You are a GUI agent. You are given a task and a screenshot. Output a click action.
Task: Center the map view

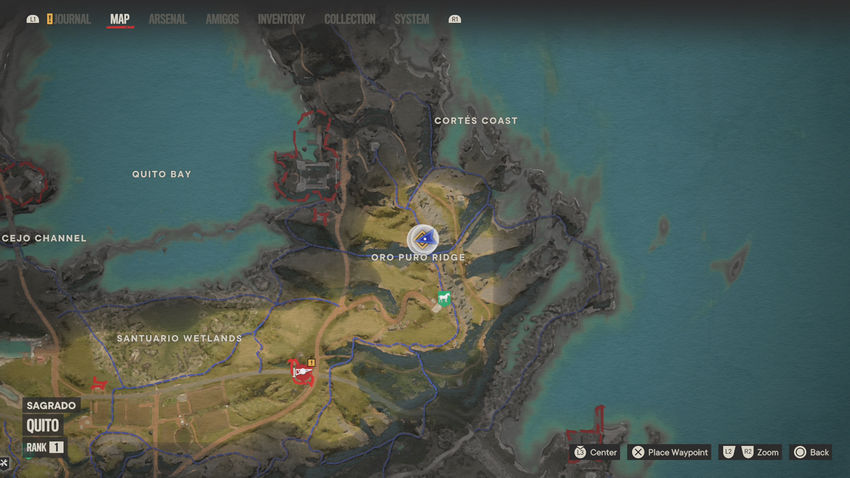[x=596, y=452]
